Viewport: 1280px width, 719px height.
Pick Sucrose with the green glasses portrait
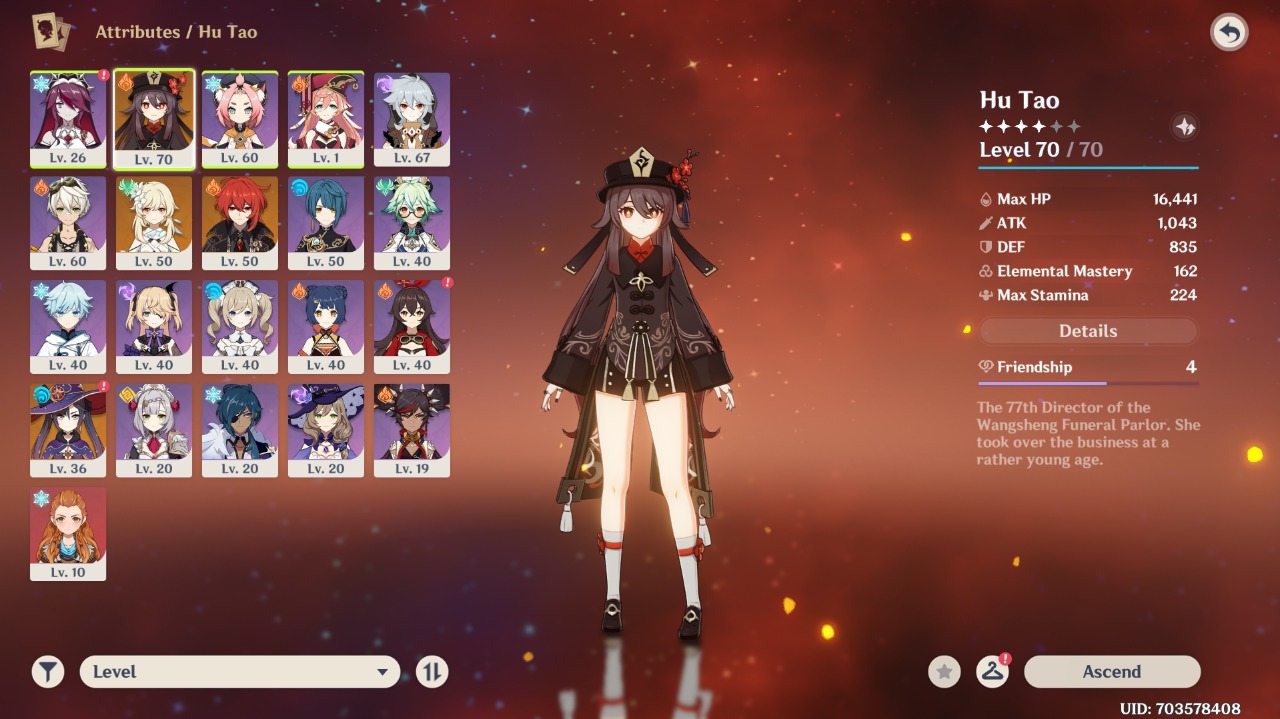tap(412, 222)
